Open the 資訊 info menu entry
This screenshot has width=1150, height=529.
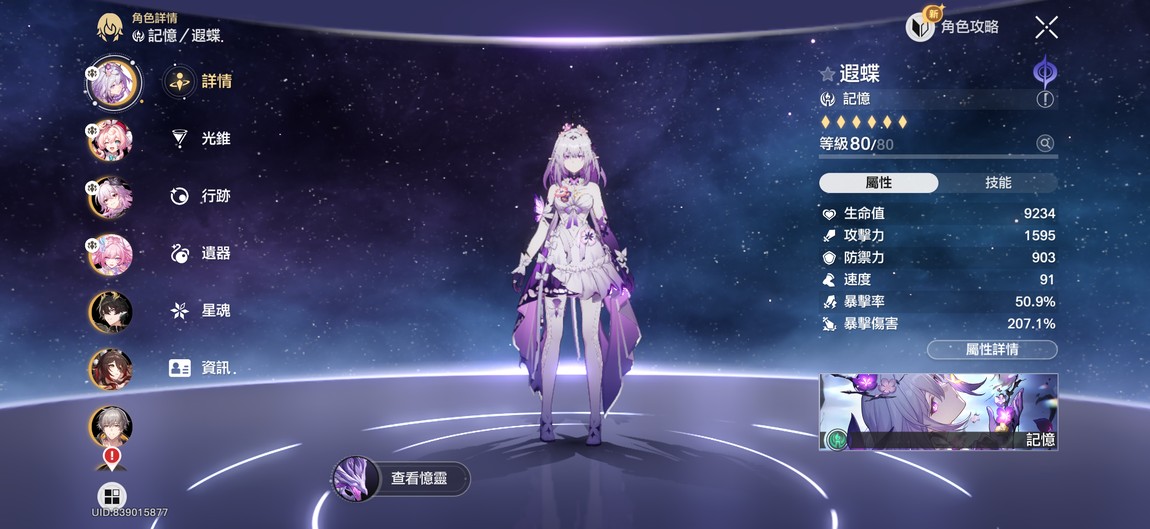[x=200, y=368]
